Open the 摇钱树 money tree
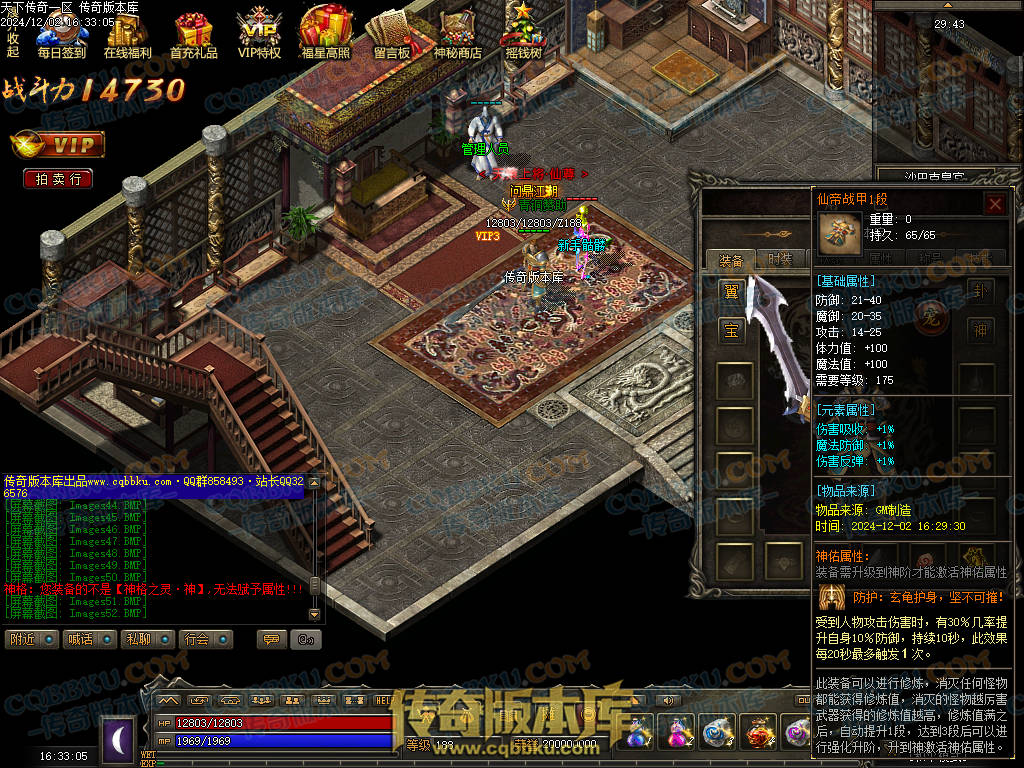Screen dimensions: 1024x768 tap(523, 37)
